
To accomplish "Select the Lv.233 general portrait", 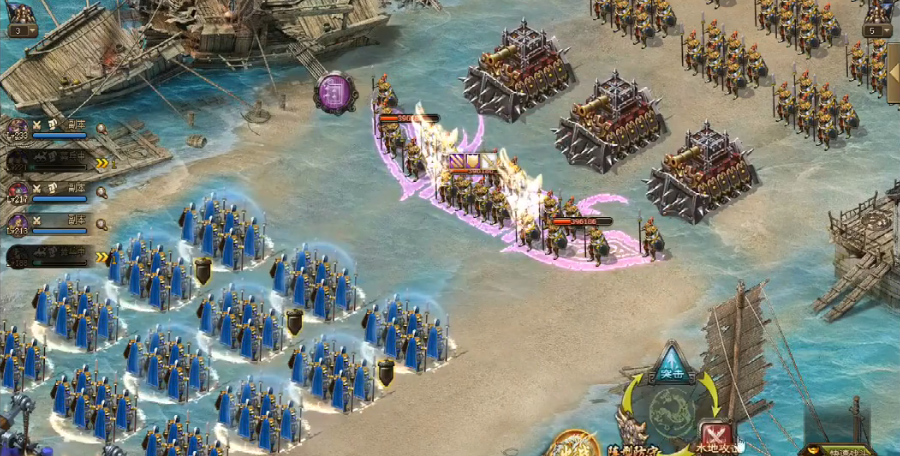I will click(x=18, y=128).
